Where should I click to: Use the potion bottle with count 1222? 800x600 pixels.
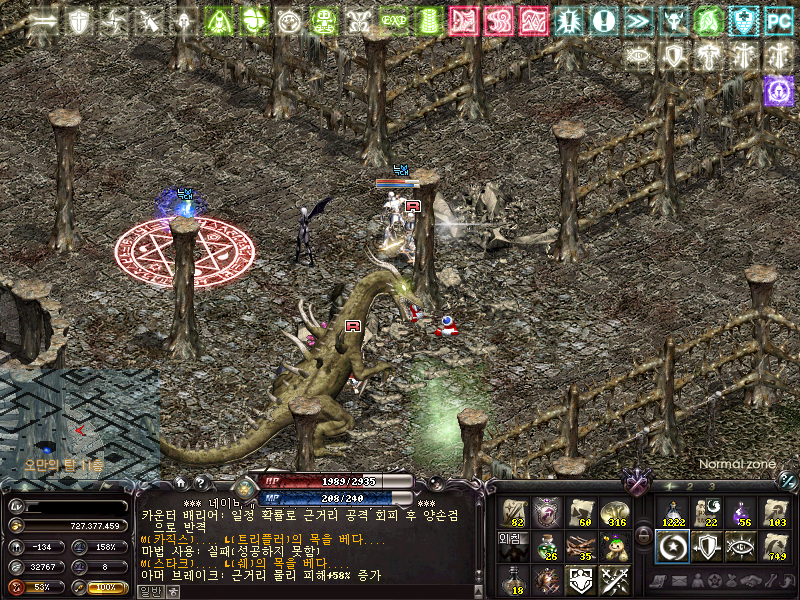(x=672, y=513)
